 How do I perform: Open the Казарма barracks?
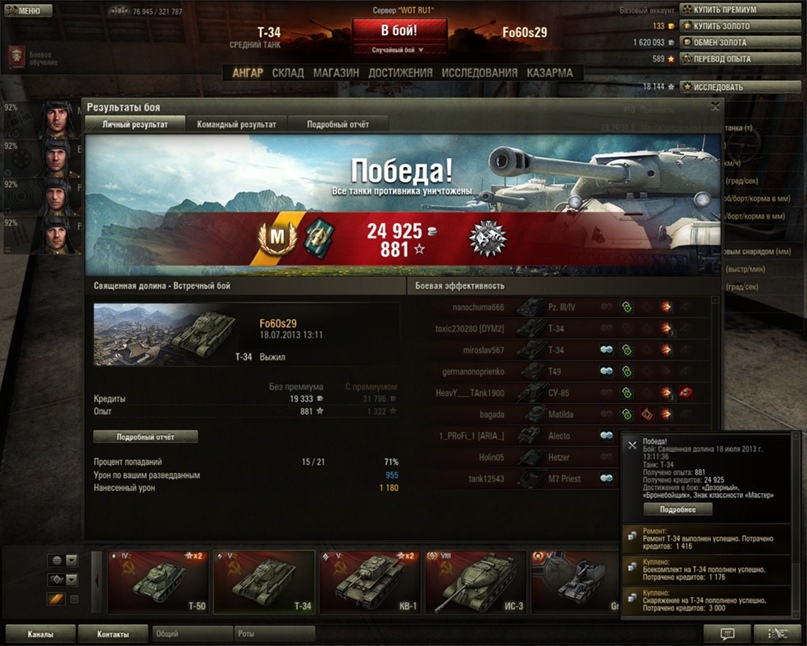pos(550,73)
